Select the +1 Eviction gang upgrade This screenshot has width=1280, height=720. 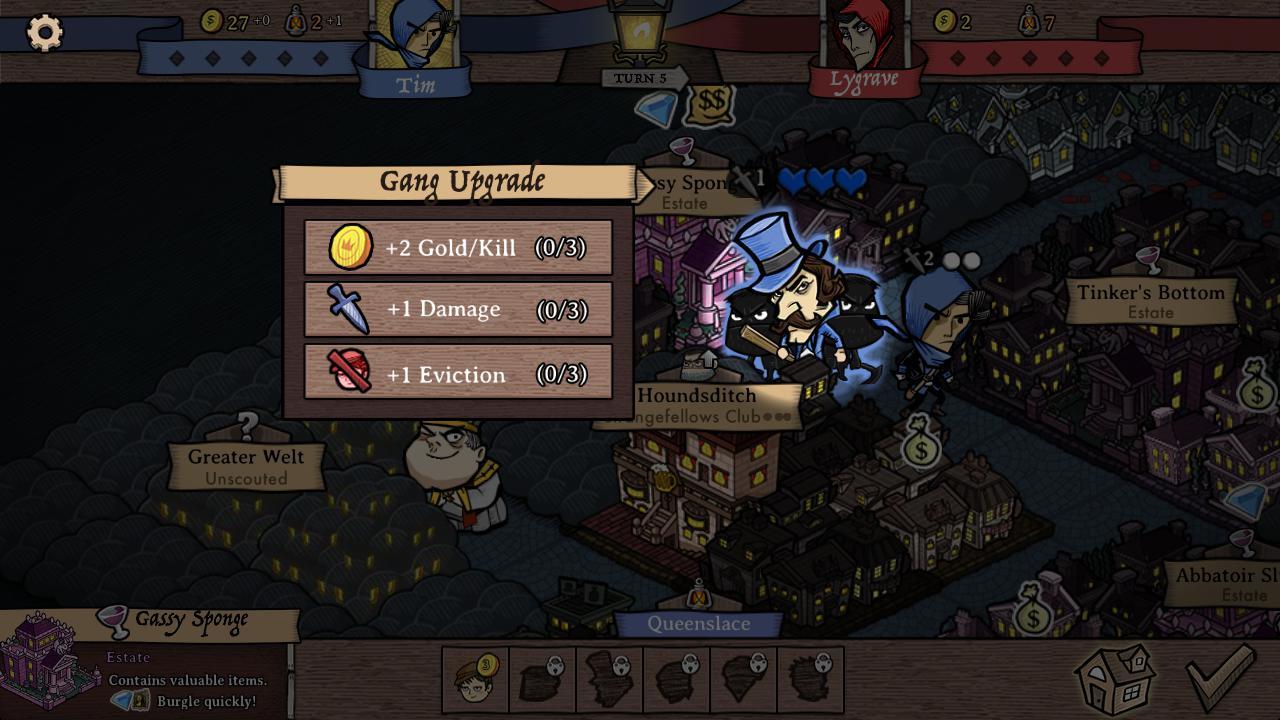coord(458,375)
